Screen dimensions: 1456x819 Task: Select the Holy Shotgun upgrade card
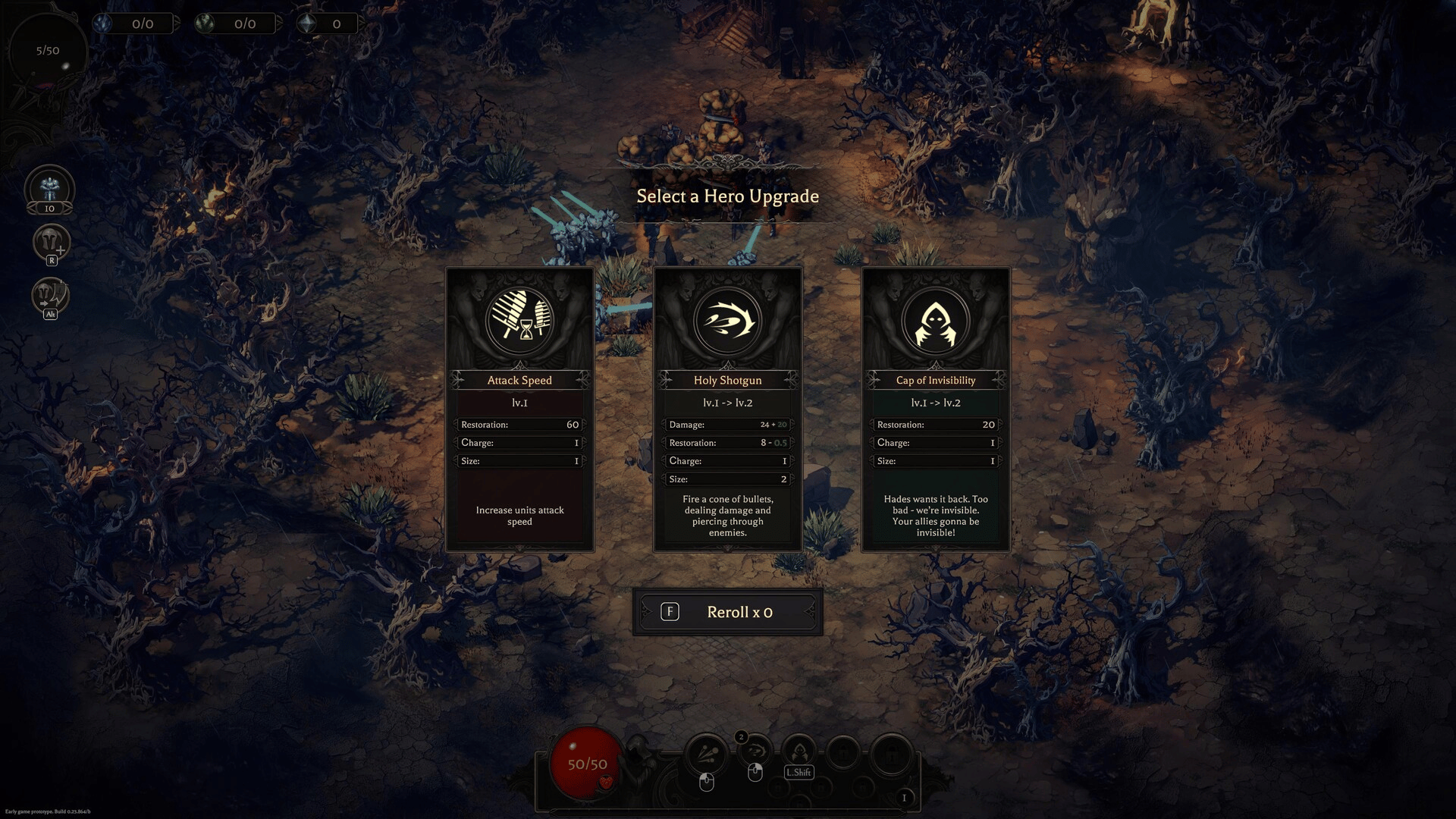[x=727, y=409]
